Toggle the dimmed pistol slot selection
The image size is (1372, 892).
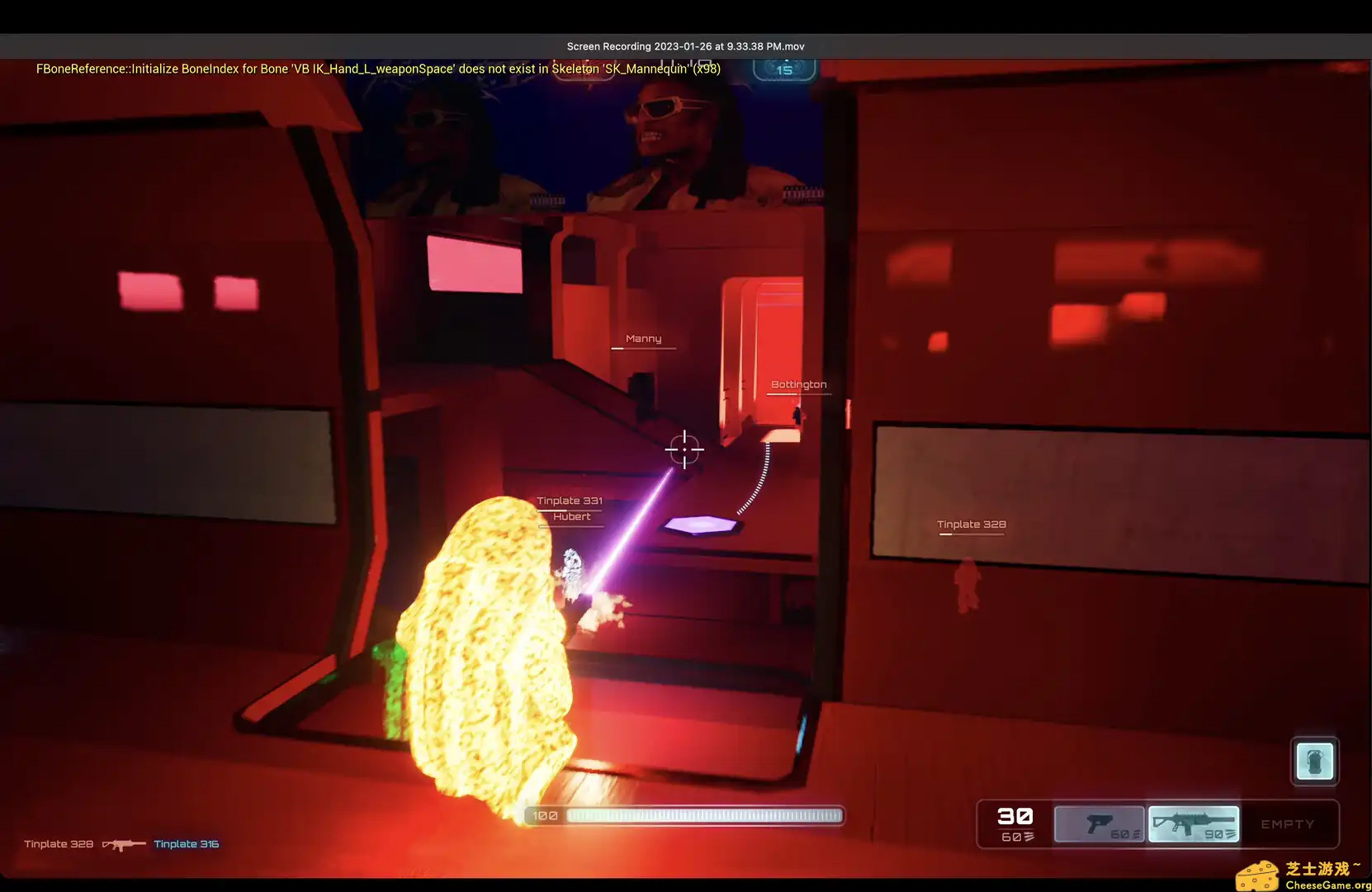pyautogui.click(x=1100, y=823)
